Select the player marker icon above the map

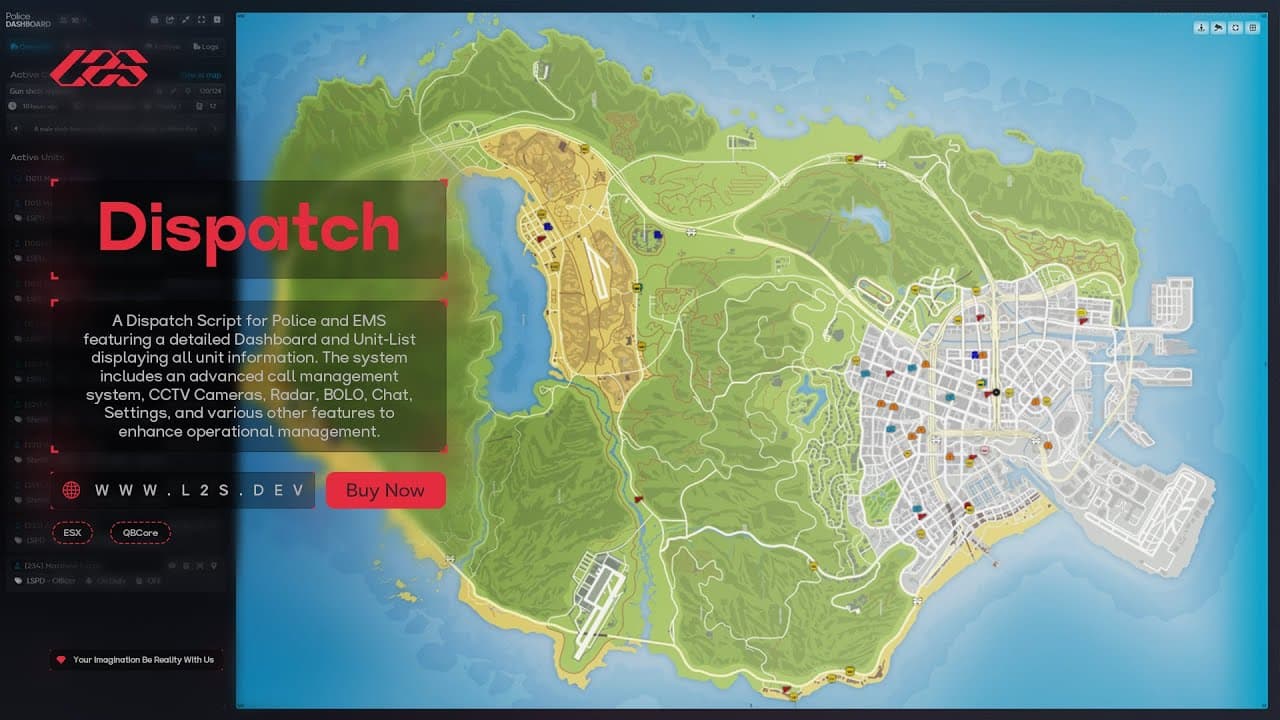1200,28
